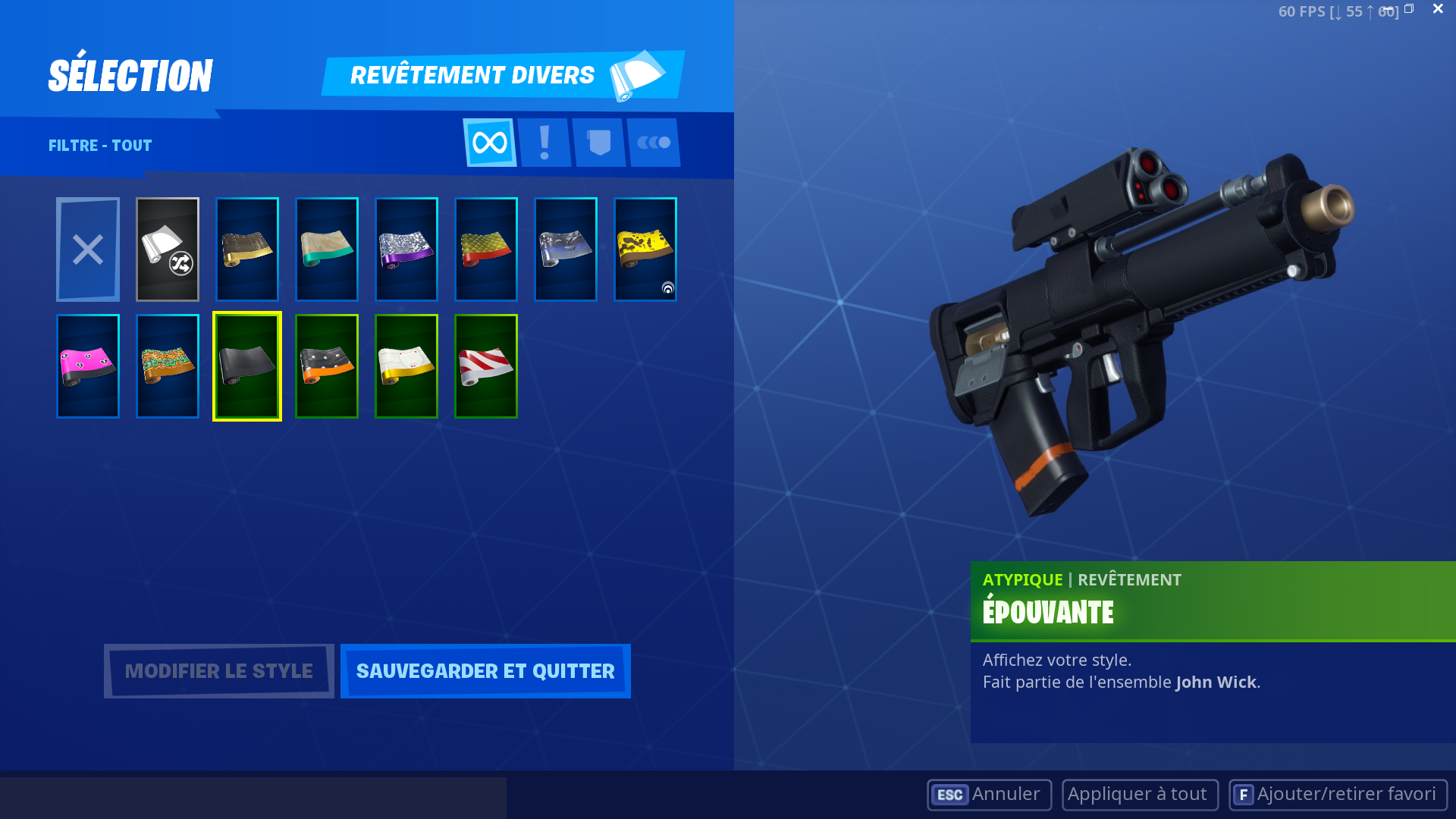Image resolution: width=1456 pixels, height=819 pixels.
Task: Choose the black Épouvante wrap
Action: [x=247, y=366]
